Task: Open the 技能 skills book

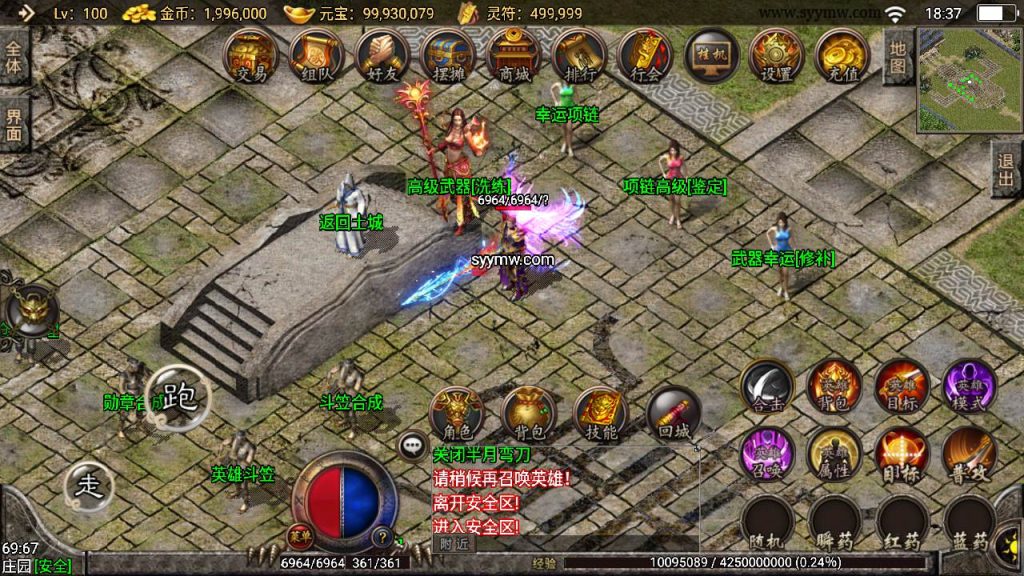Action: click(600, 414)
